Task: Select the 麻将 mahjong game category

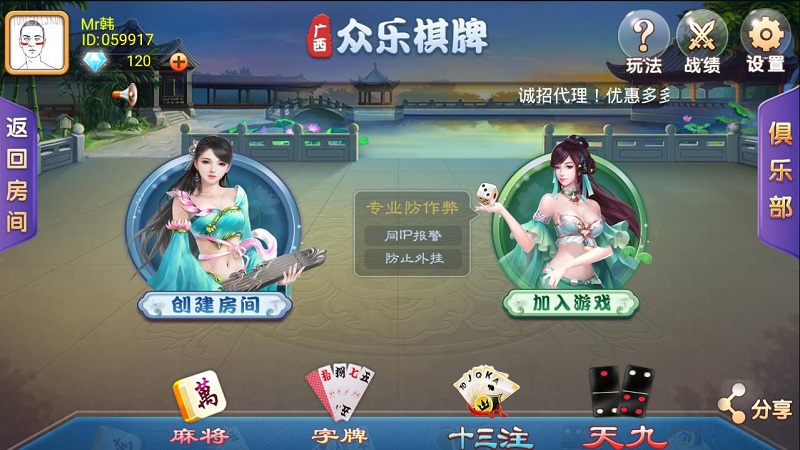Action: (x=198, y=412)
